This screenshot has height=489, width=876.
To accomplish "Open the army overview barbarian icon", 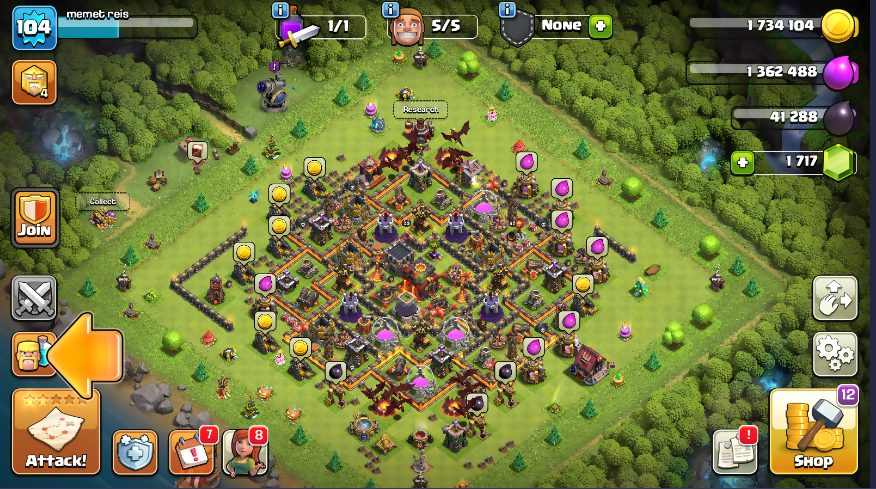I will point(32,354).
